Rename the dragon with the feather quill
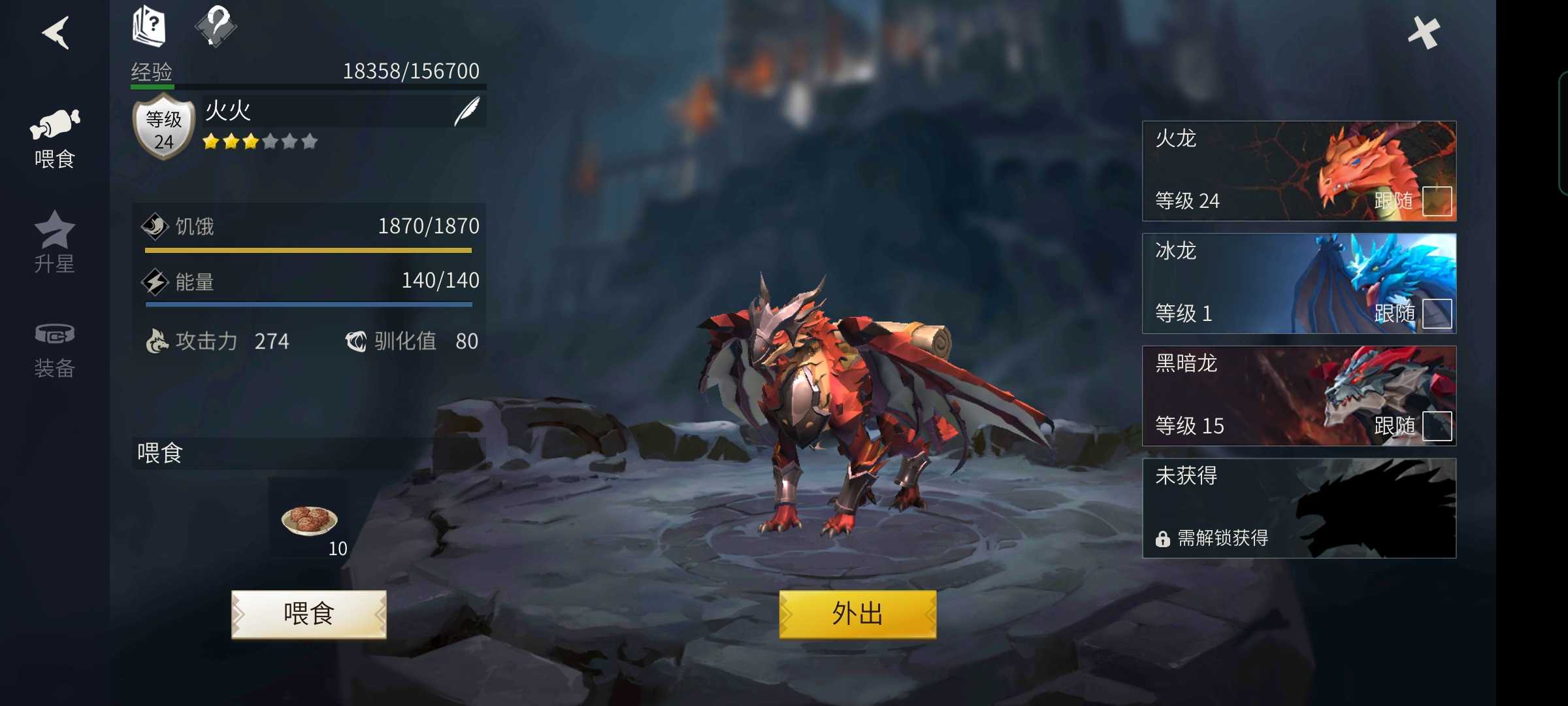 coord(466,111)
